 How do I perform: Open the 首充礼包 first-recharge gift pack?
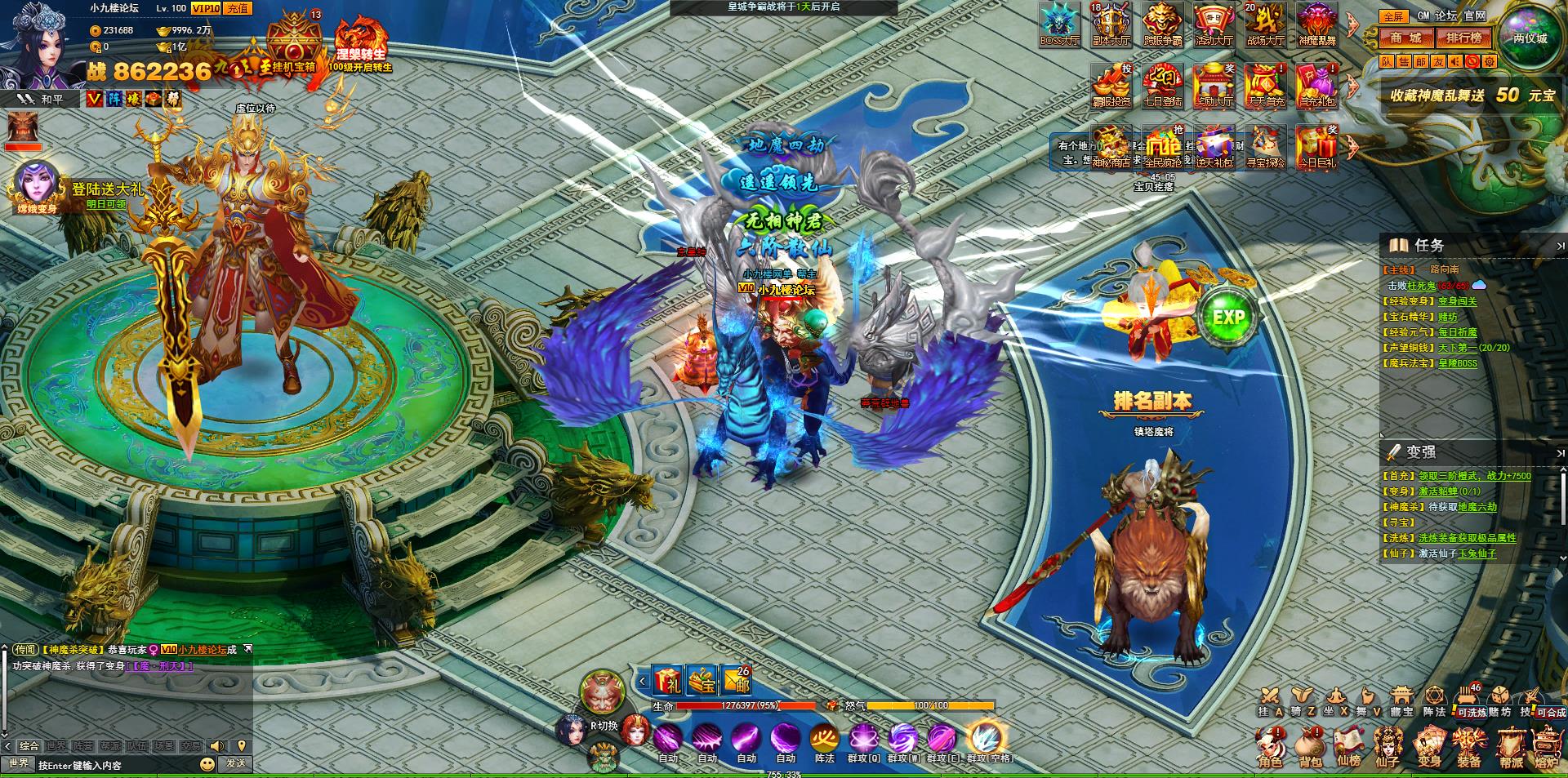tap(1316, 85)
